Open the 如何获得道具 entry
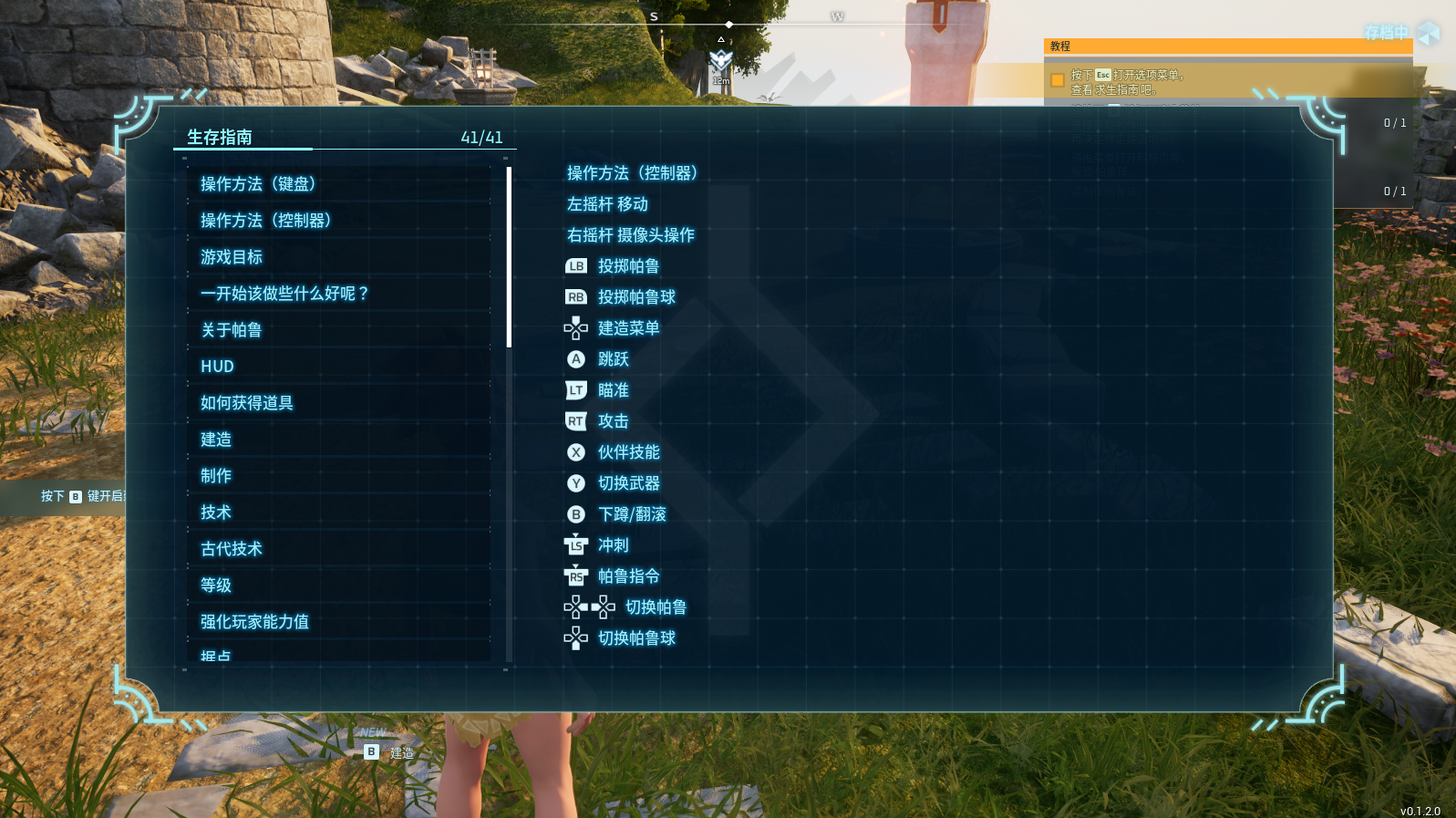 [x=247, y=403]
